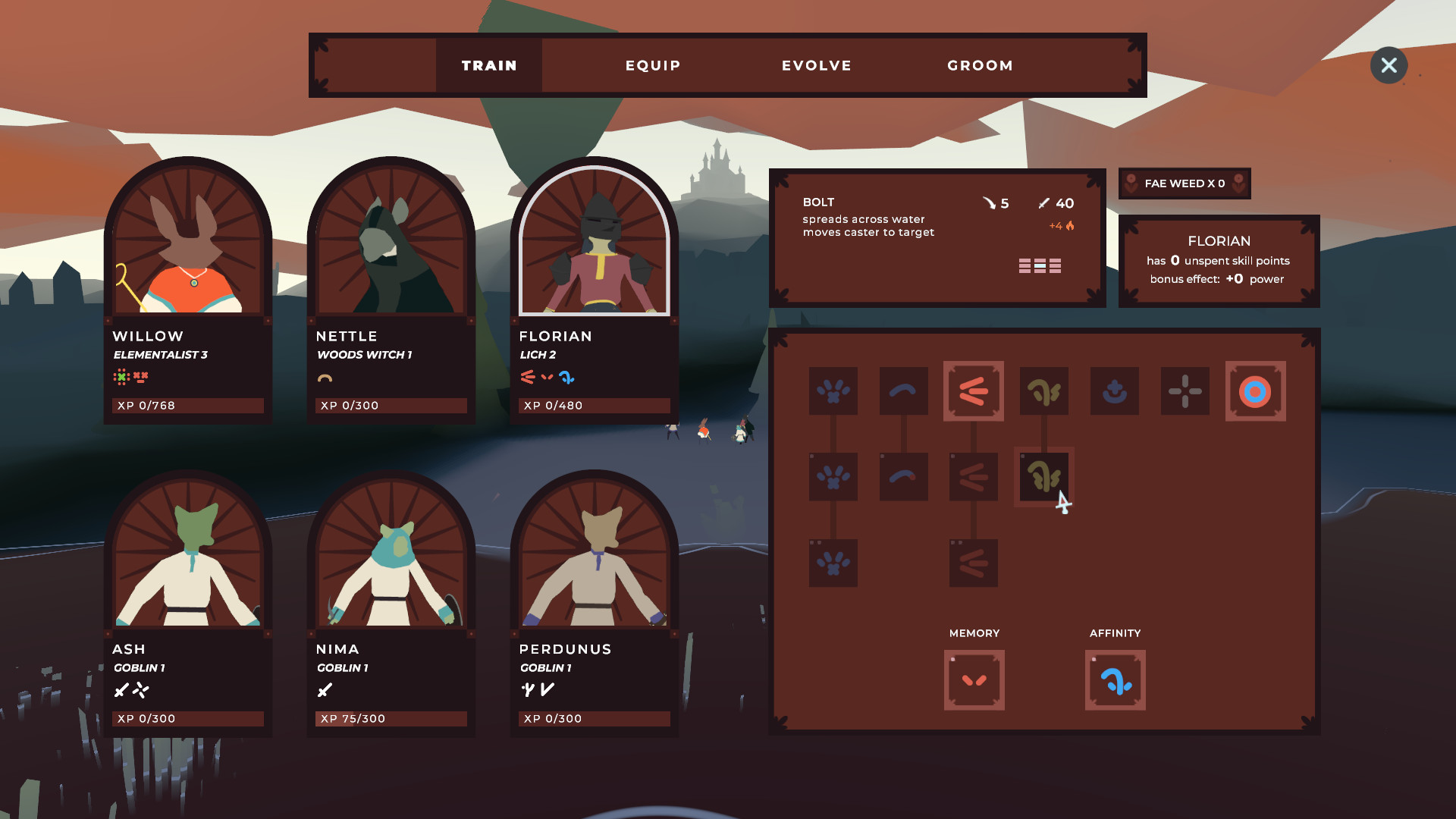
Task: Select the bullseye target skill node
Action: tap(1256, 391)
